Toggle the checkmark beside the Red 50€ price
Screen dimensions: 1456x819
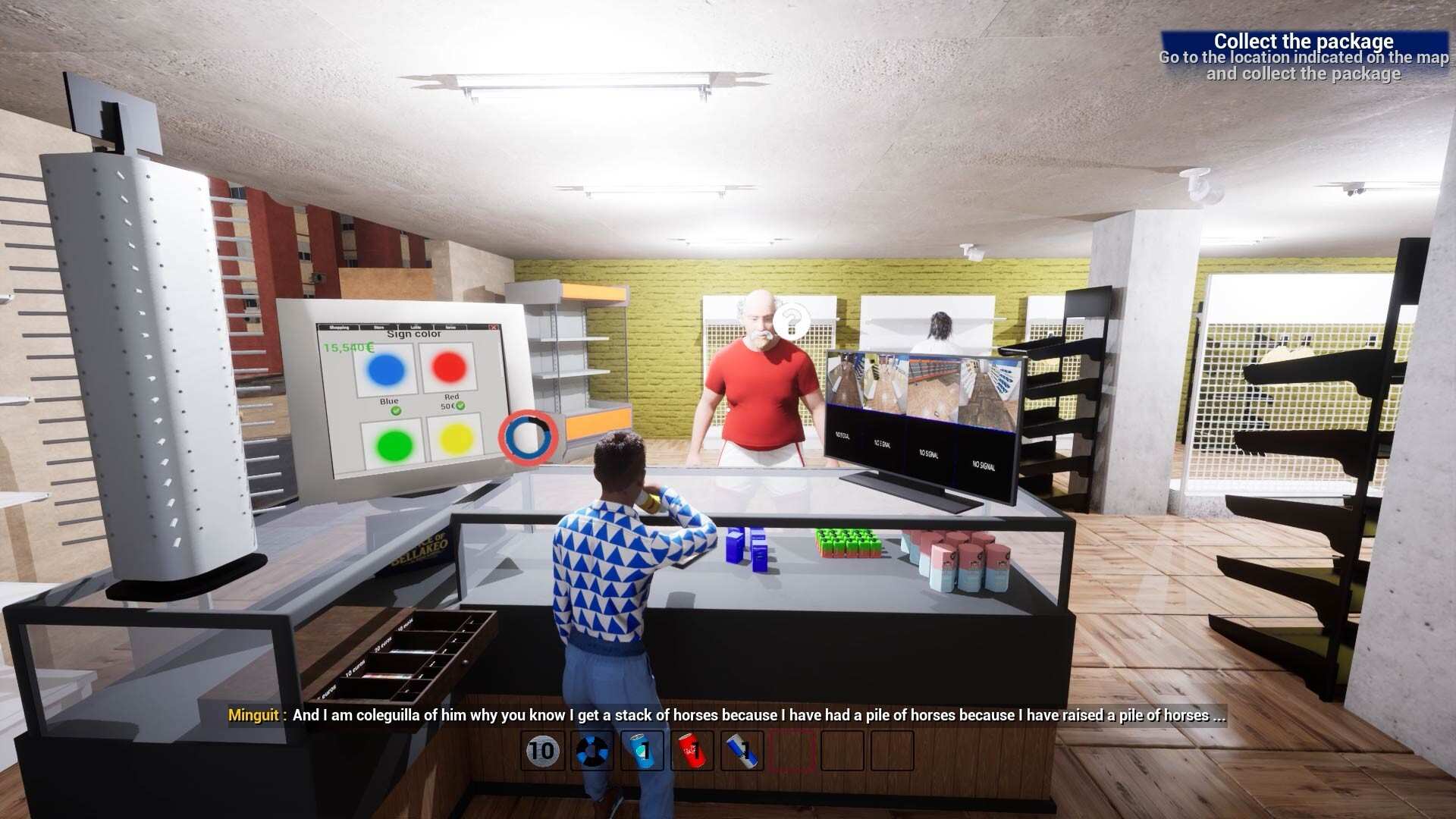460,406
